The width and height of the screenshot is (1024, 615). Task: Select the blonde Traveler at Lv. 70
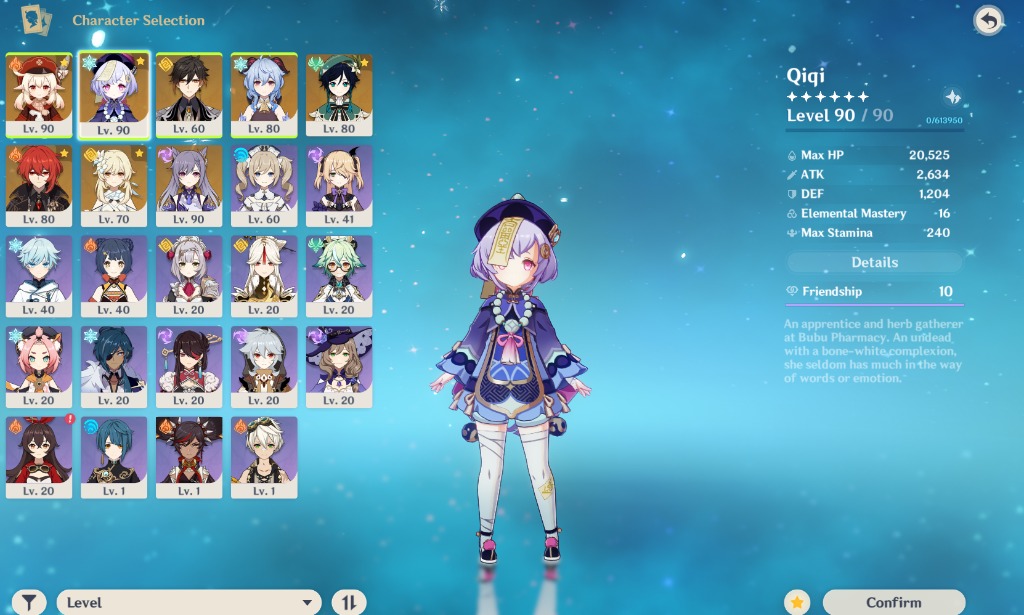coord(114,185)
